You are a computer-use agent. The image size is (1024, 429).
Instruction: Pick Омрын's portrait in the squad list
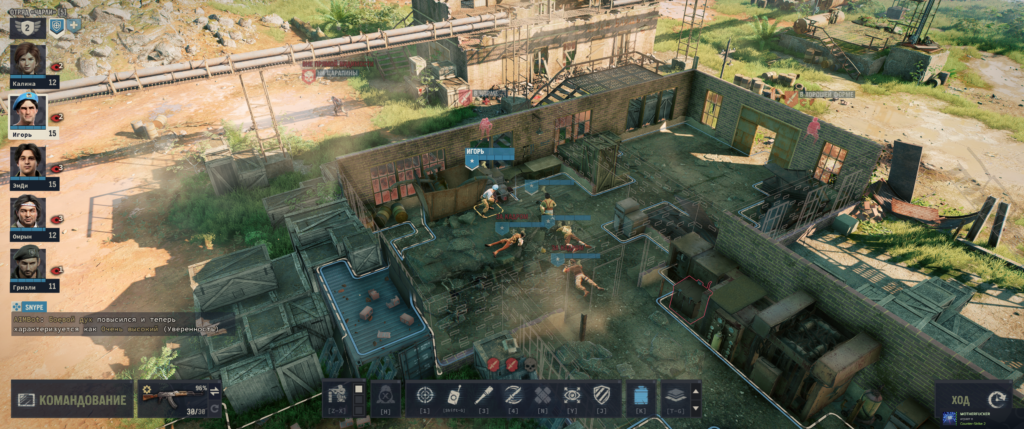[27, 211]
